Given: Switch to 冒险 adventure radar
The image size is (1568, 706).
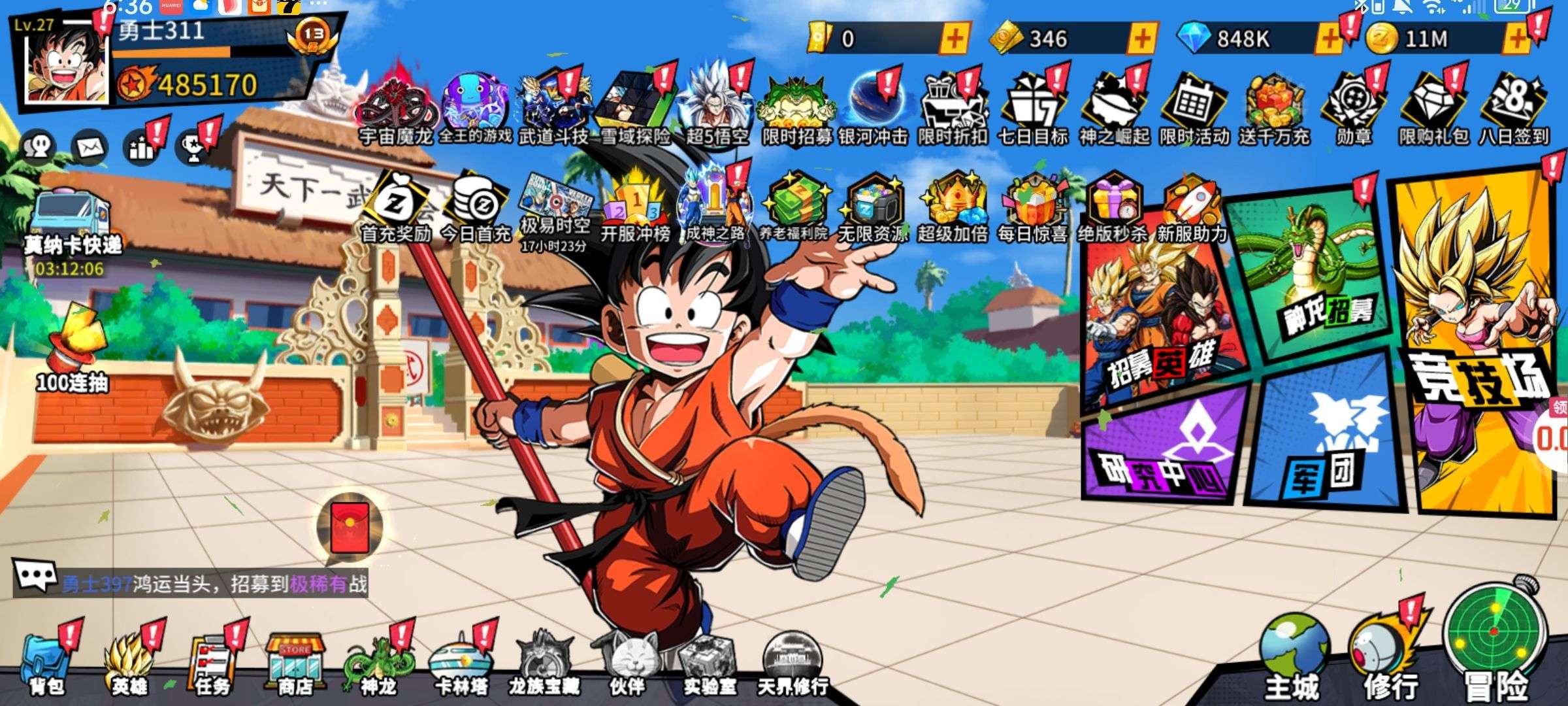Looking at the screenshot, I should (1495, 644).
